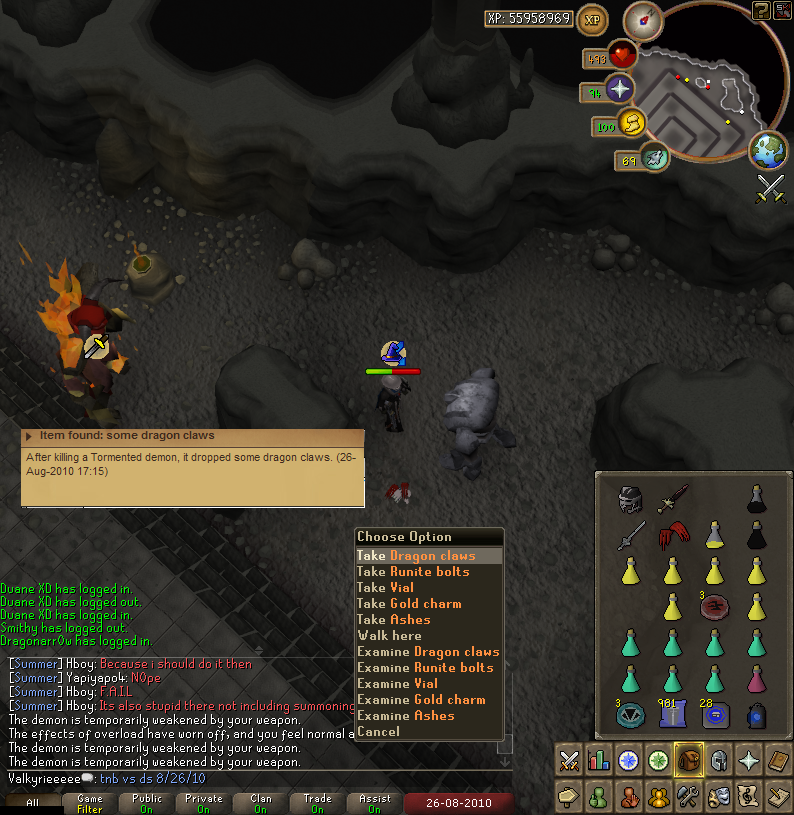The width and height of the screenshot is (794, 815).
Task: Open the world map globe icon
Action: [768, 150]
